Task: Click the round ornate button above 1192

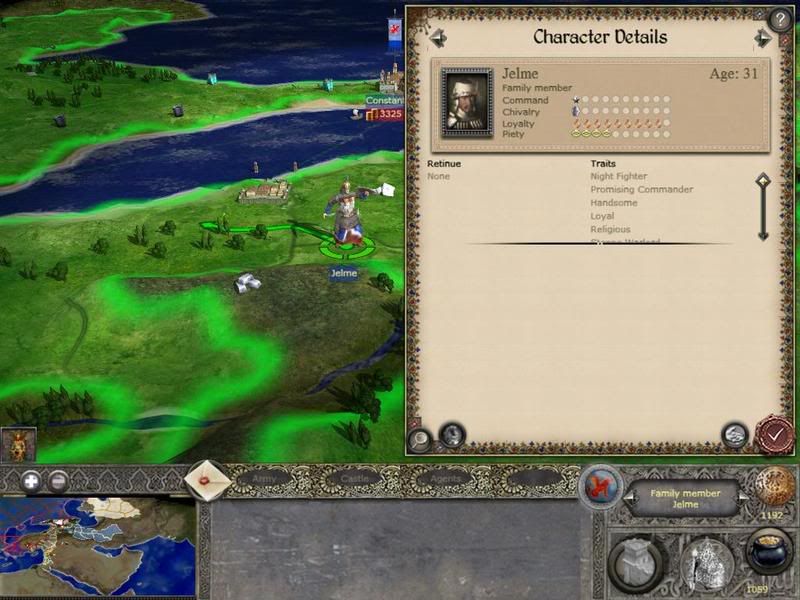Action: [774, 487]
